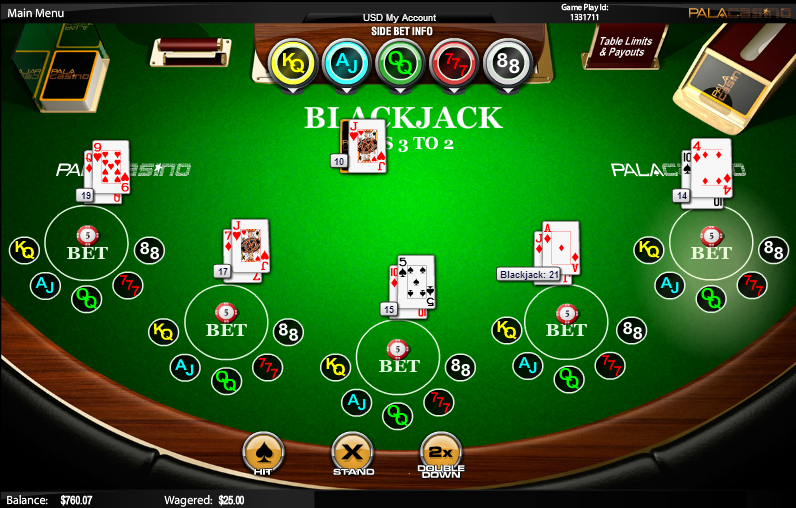
Task: Select the red 777 side bet info icon
Action: [x=453, y=62]
